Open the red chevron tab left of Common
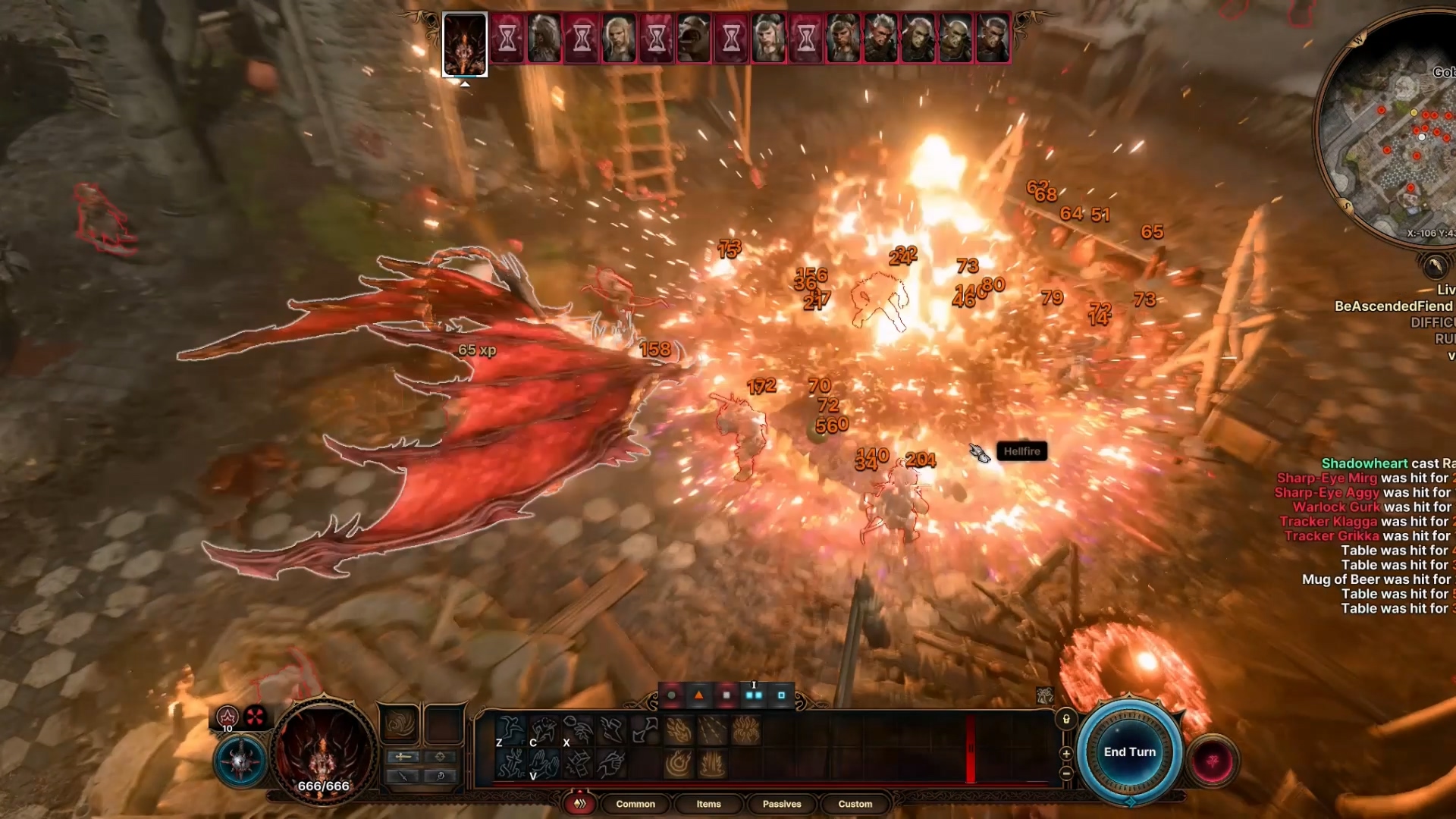The height and width of the screenshot is (819, 1456). (580, 804)
